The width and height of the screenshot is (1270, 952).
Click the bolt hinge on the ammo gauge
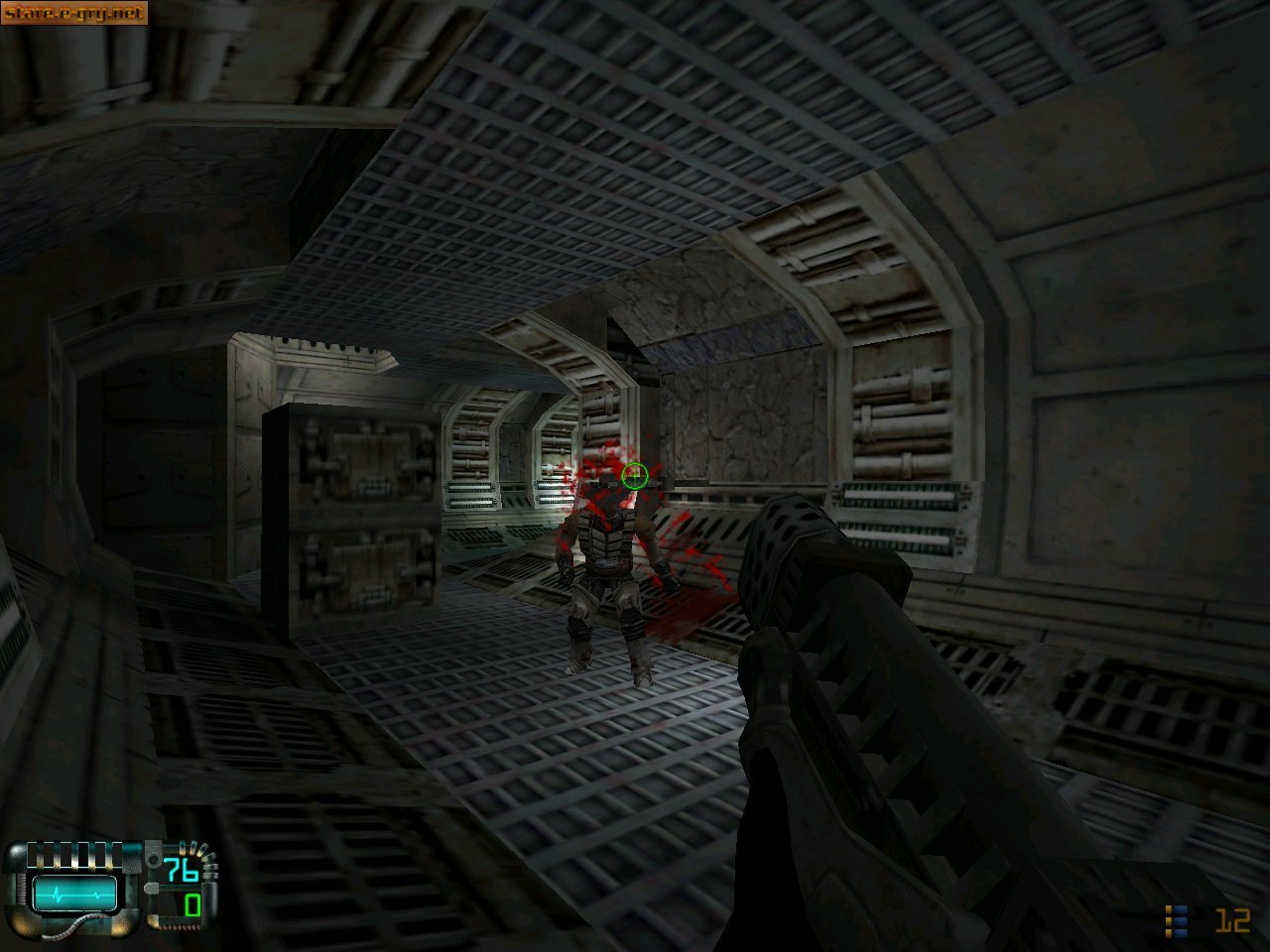point(154,858)
